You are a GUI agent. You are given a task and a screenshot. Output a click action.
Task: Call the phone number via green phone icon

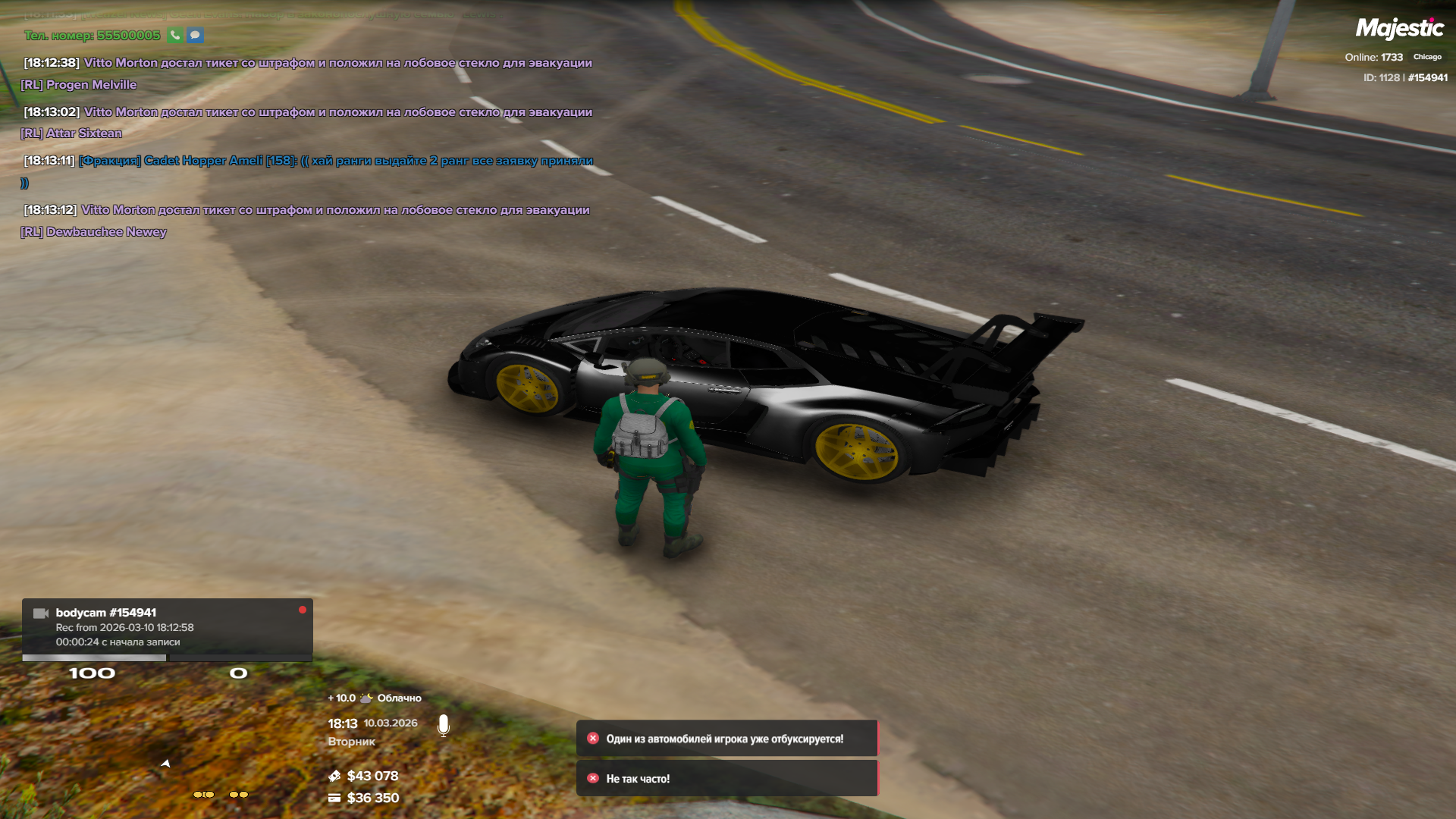coord(175,35)
